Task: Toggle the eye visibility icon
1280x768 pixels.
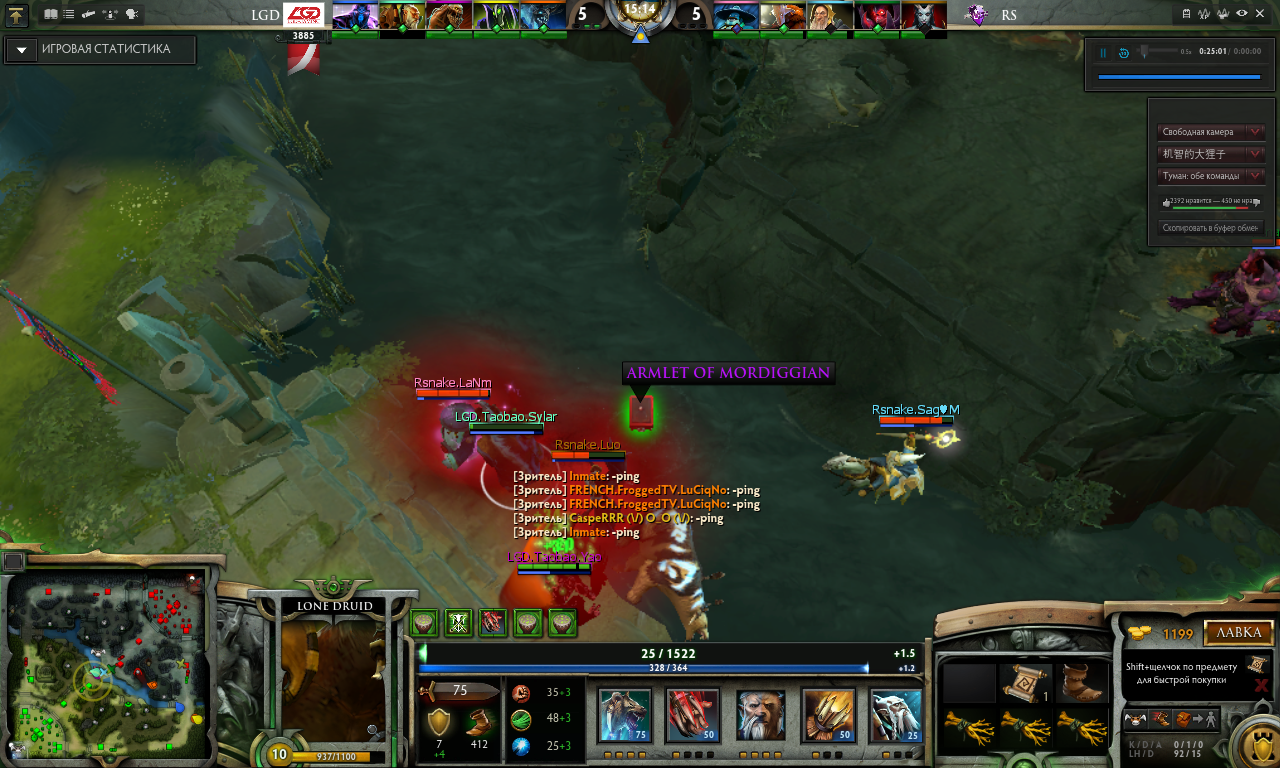Action: coord(1241,13)
